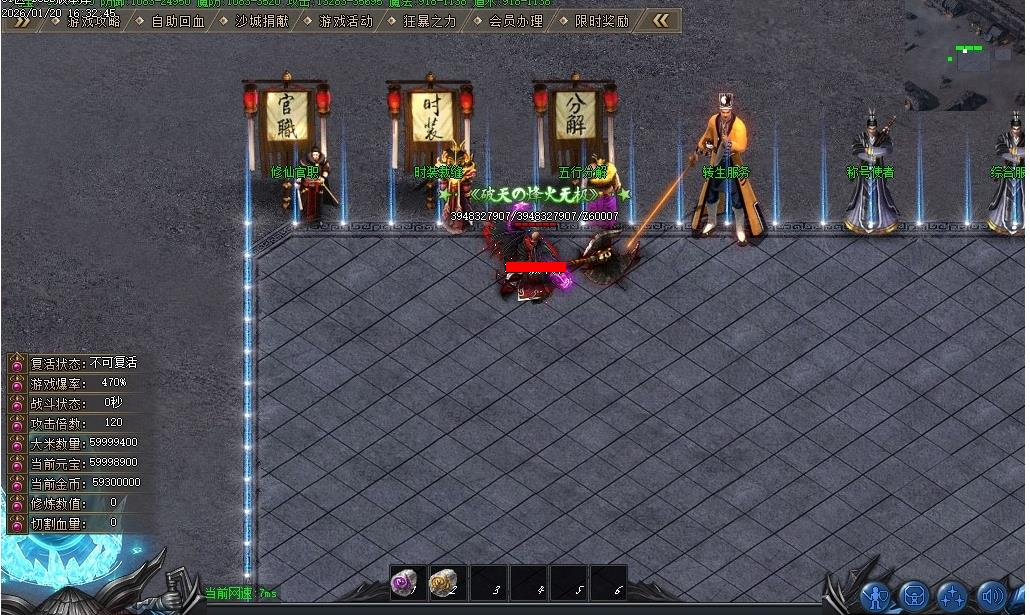Image resolution: width=1030 pixels, height=615 pixels.
Task: Use the gold swirl stone in slot 2
Action: [x=443, y=583]
